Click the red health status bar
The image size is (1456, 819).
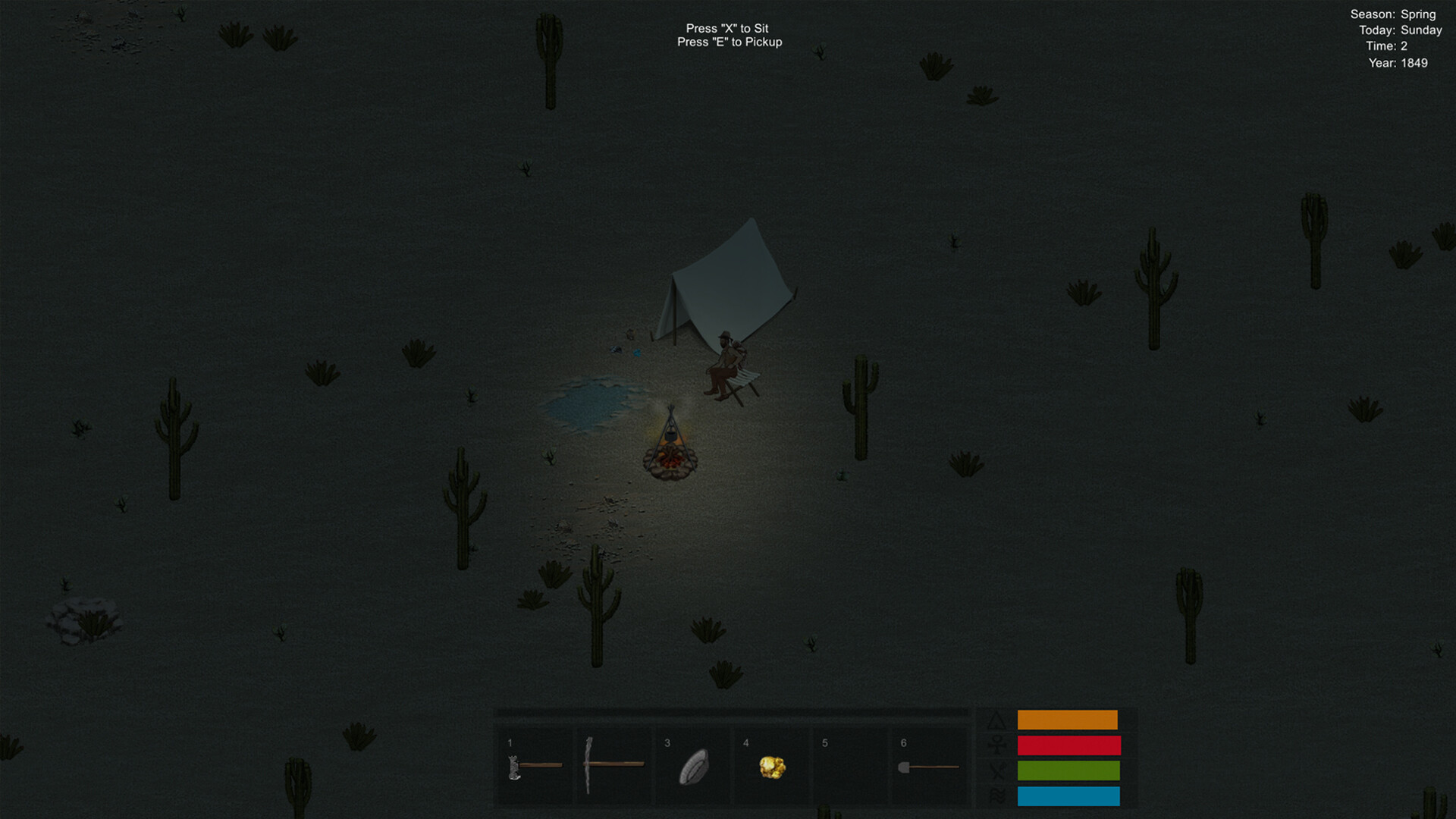[x=1068, y=745]
